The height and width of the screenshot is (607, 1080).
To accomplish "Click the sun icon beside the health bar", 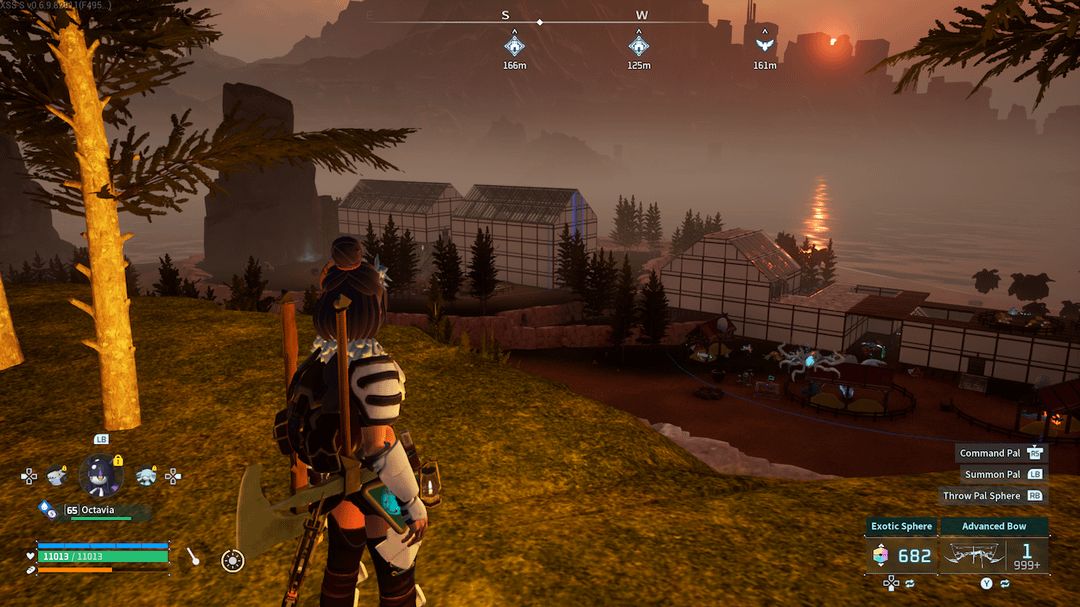I will pos(232,561).
